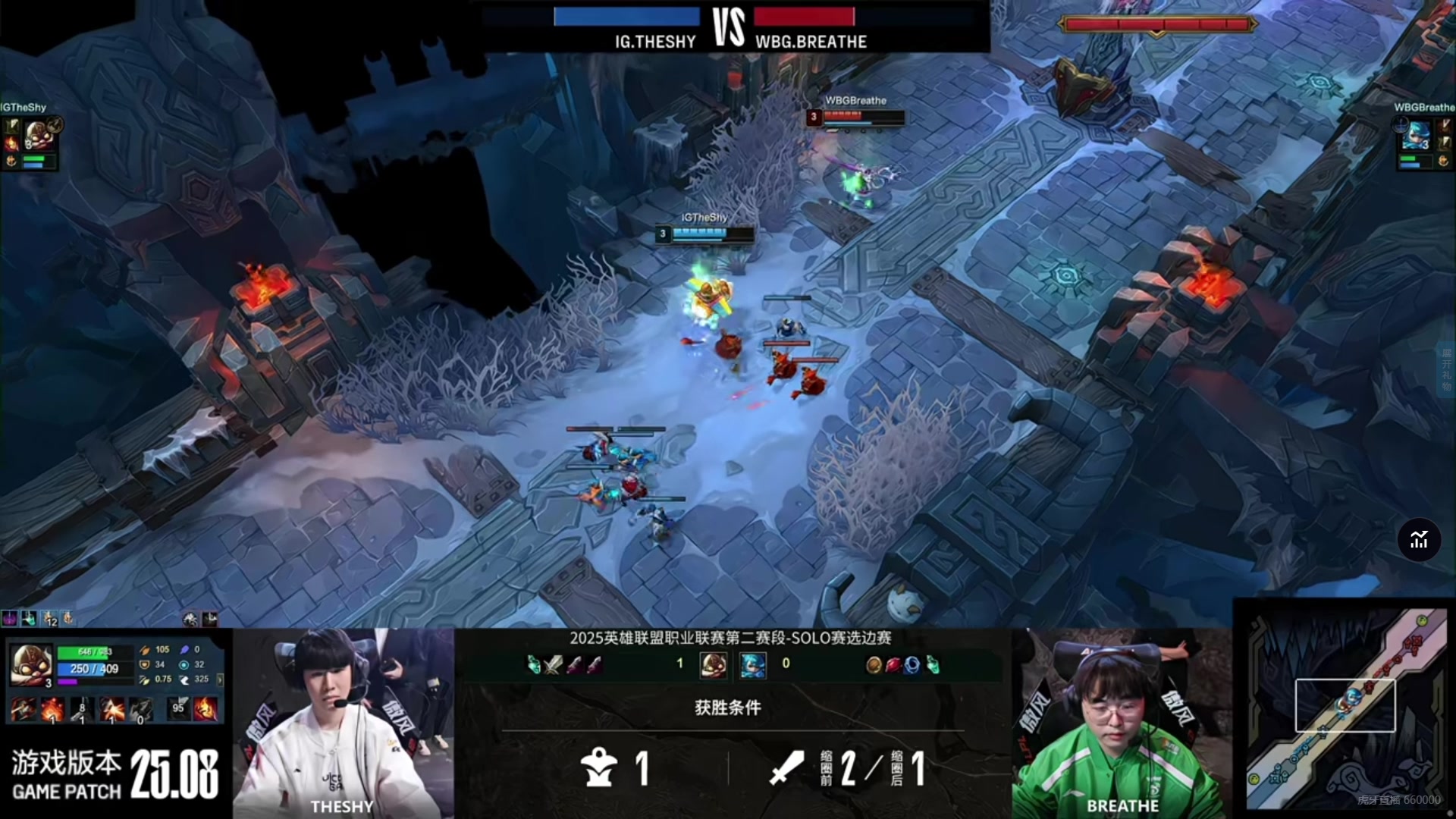The width and height of the screenshot is (1456, 819).
Task: Open IGTheShy's player frame portrait
Action: click(36, 136)
